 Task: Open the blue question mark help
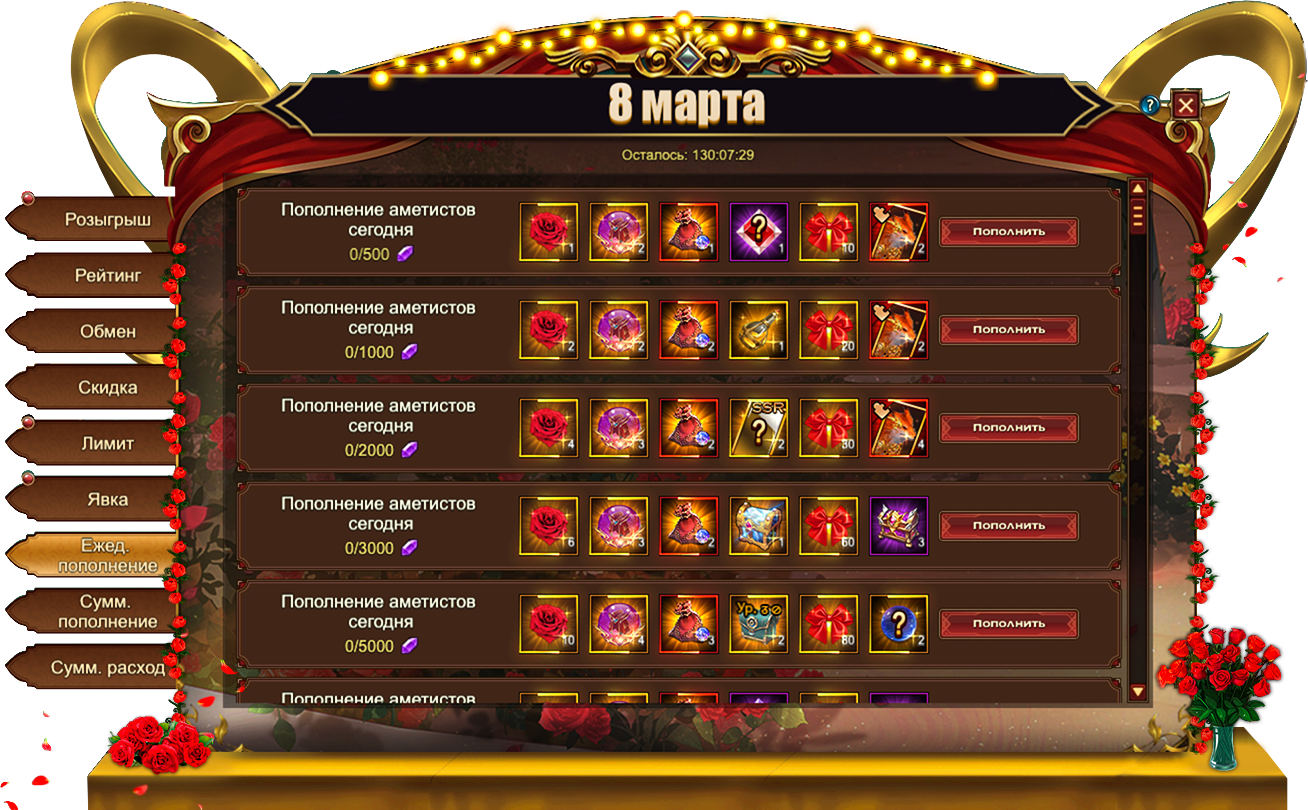[x=1150, y=105]
